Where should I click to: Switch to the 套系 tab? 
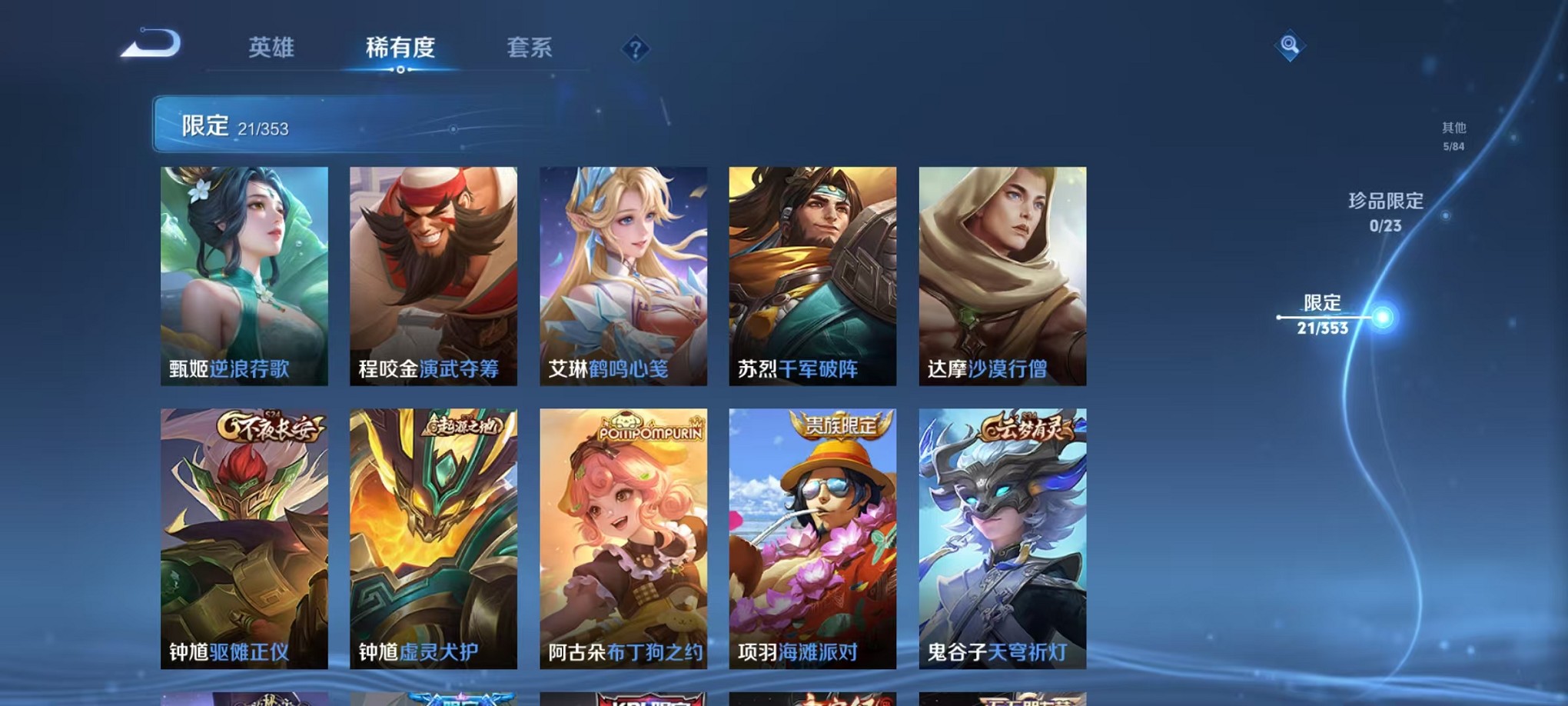coord(530,48)
